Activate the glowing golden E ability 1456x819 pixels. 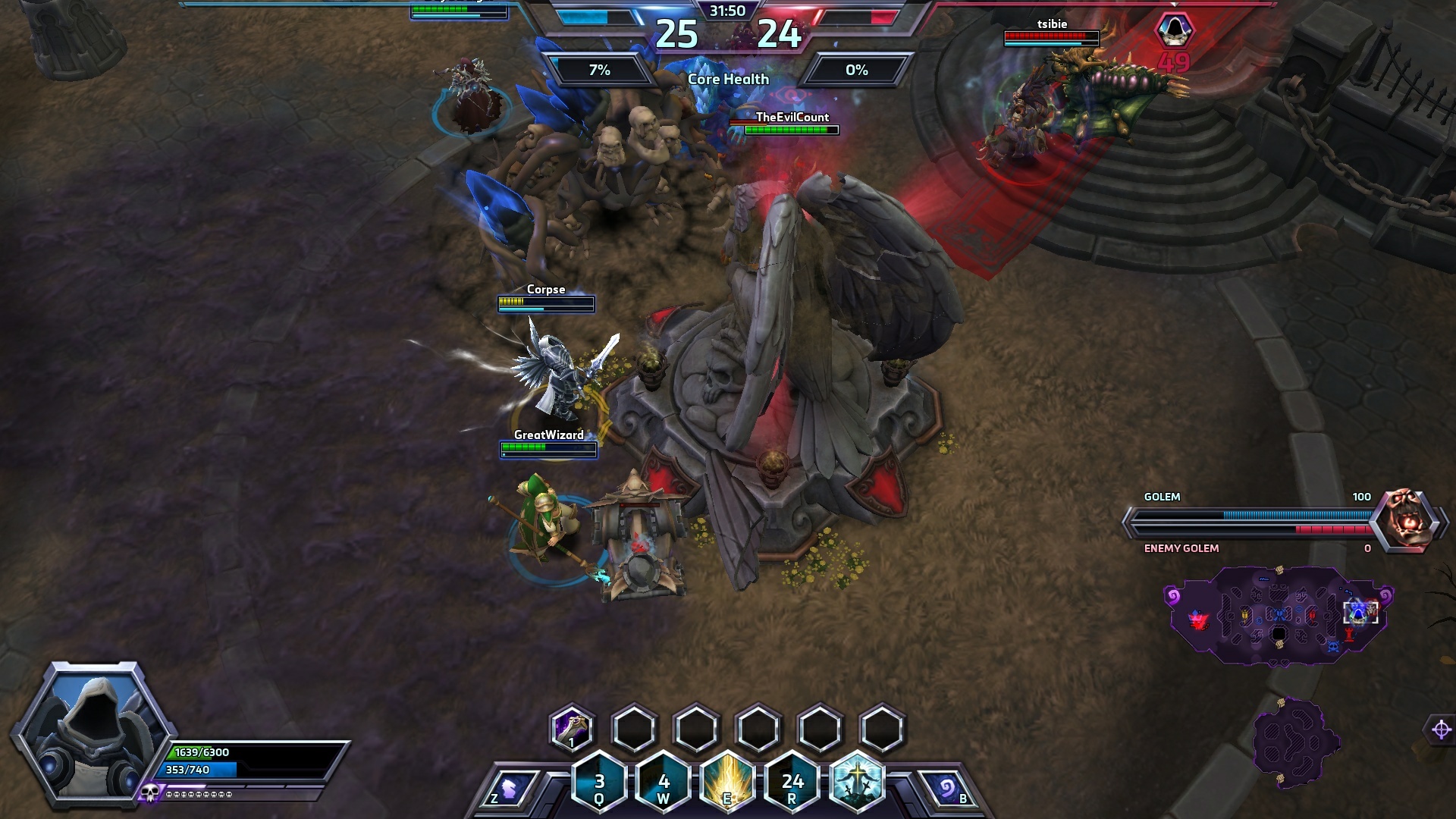tap(727, 781)
